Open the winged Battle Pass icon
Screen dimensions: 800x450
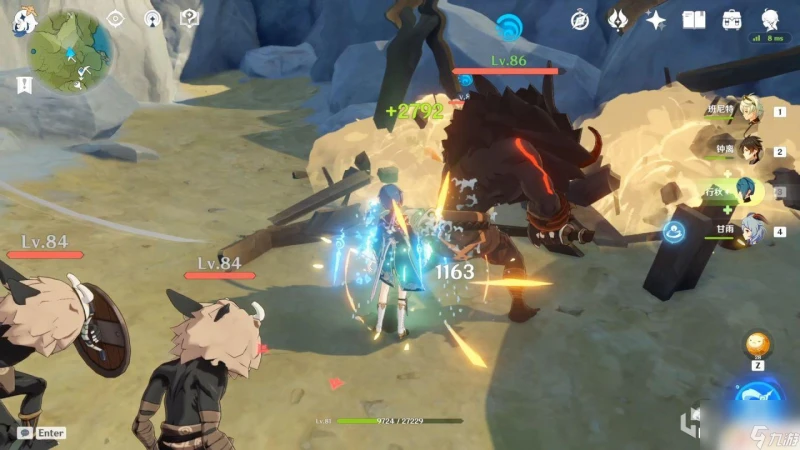click(618, 20)
